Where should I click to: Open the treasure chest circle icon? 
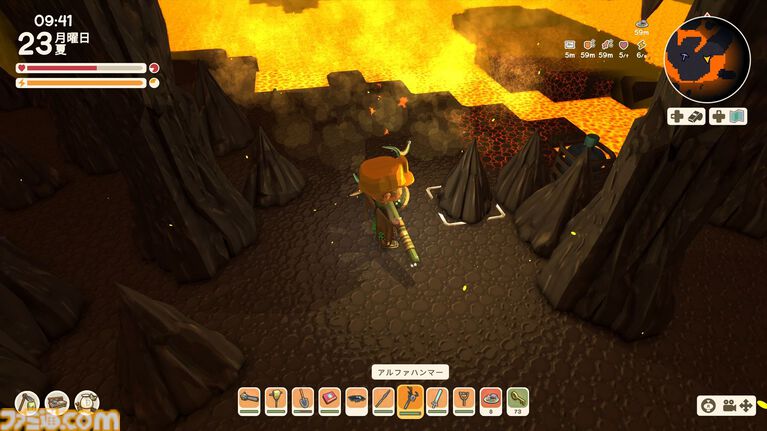coord(57,403)
